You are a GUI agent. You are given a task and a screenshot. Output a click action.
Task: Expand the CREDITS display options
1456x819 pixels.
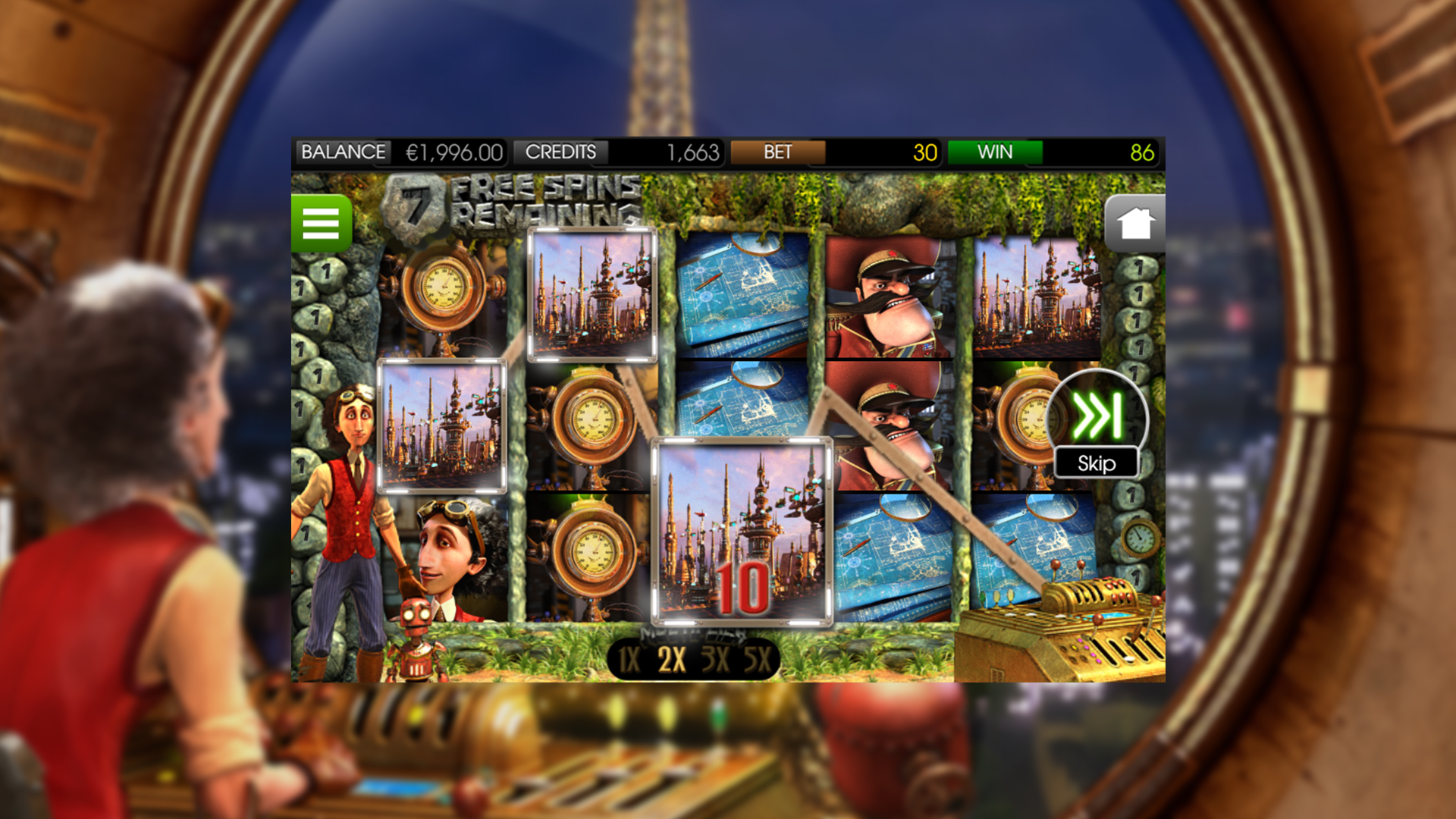563,152
